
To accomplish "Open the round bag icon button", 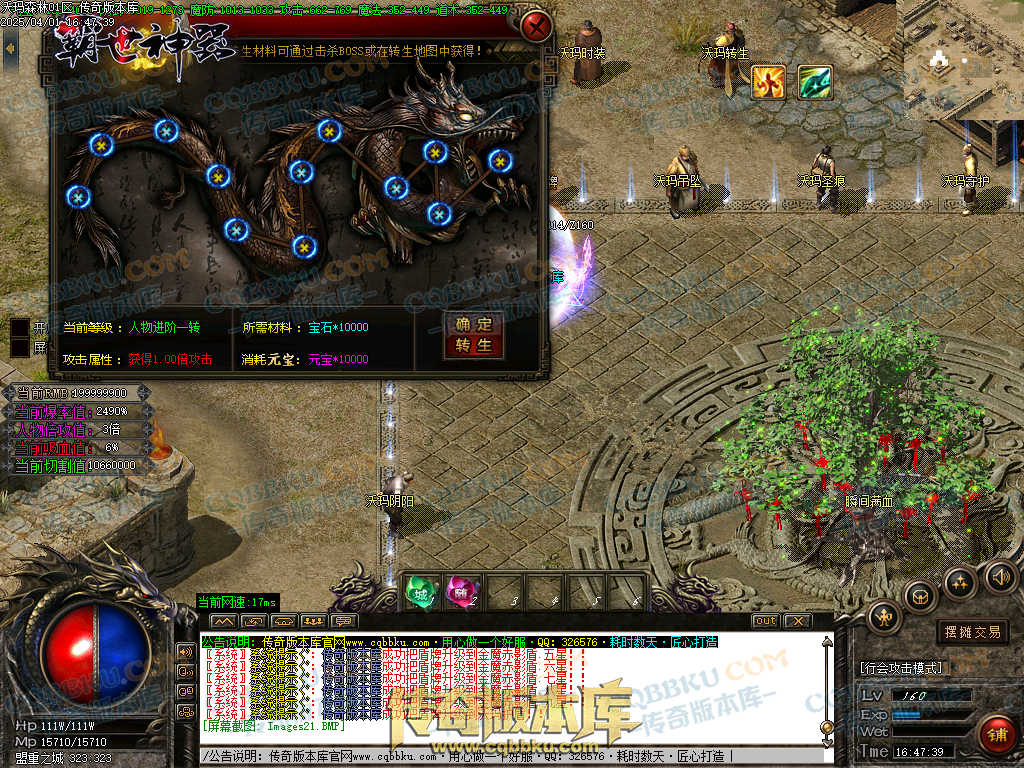I will pos(921,596).
